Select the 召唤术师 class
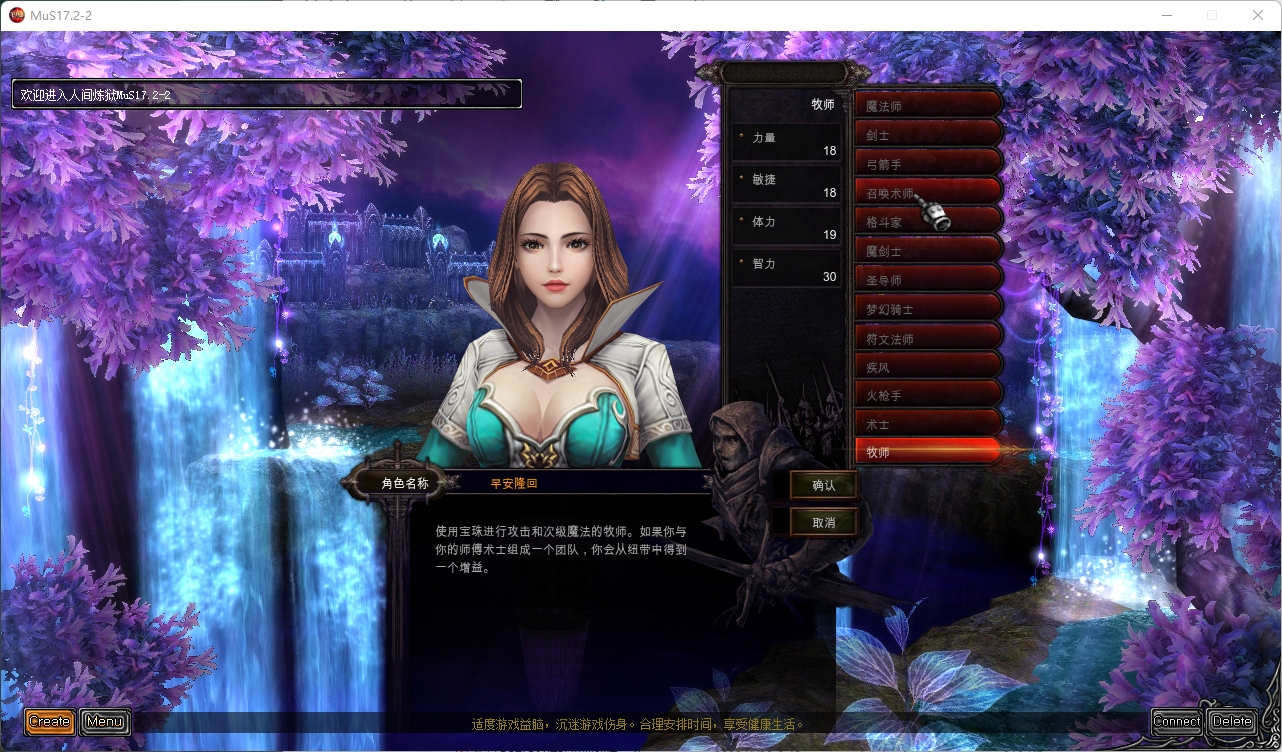This screenshot has height=752, width=1282. (927, 192)
